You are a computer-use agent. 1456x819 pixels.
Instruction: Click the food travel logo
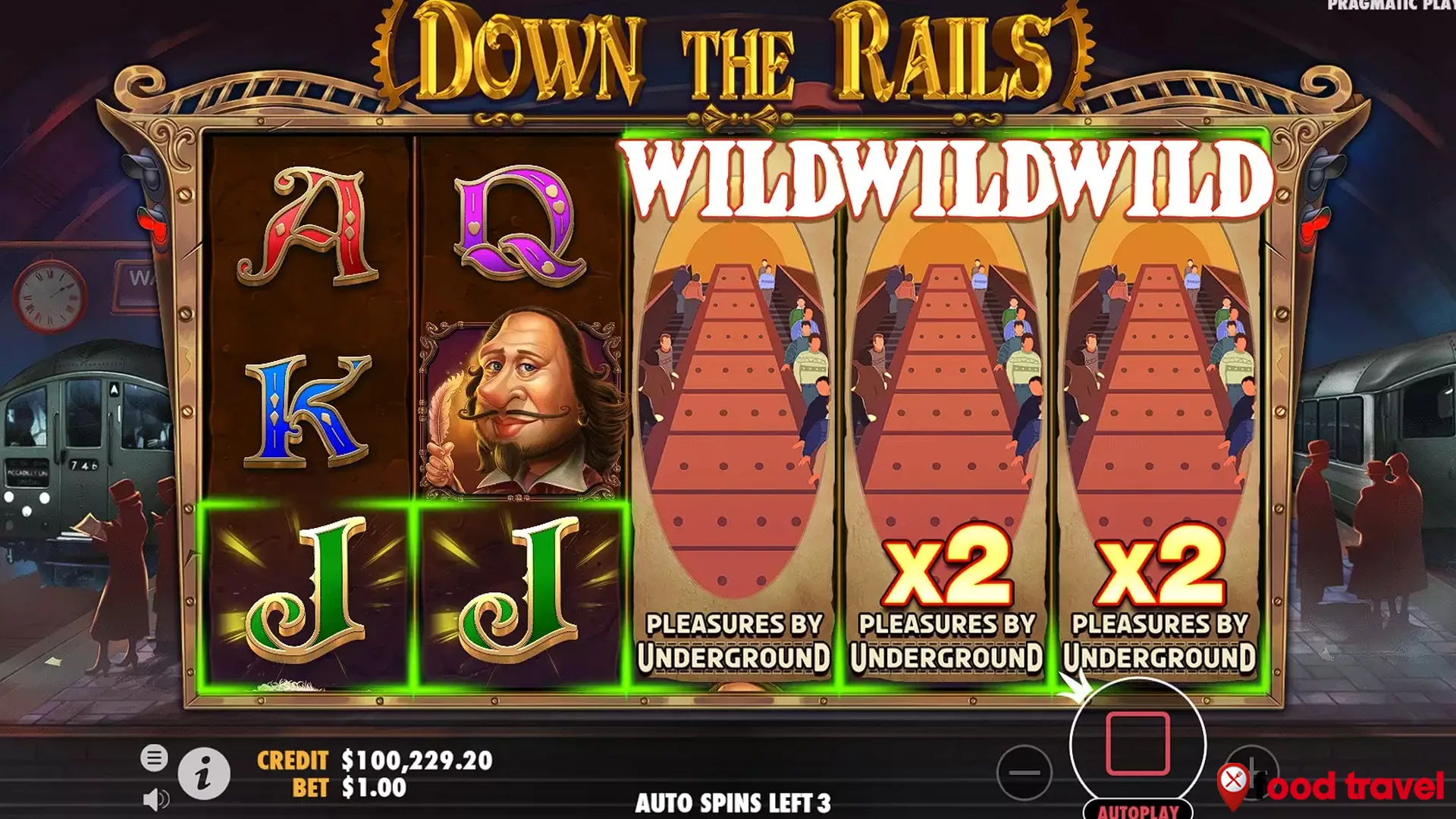(1357, 786)
